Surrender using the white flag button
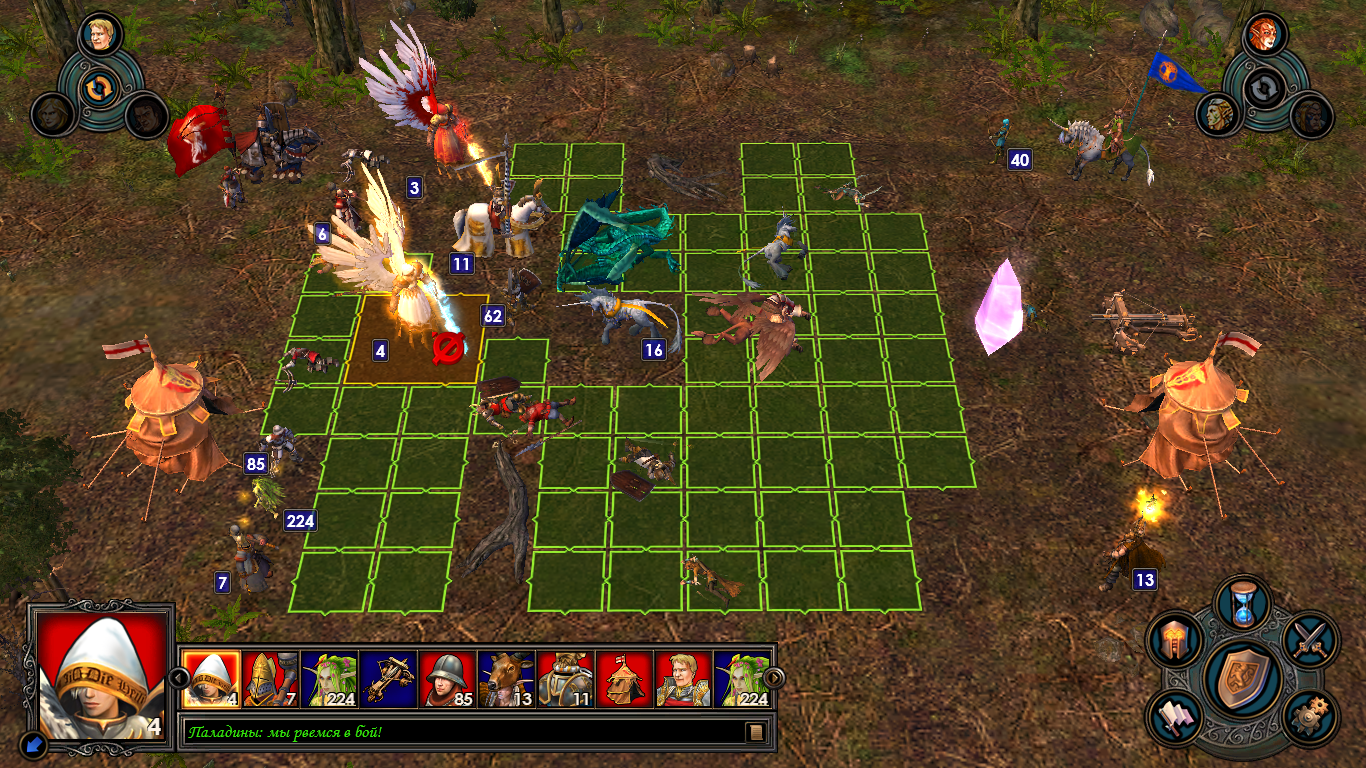Screen dimensions: 1366x768 pos(1176,716)
